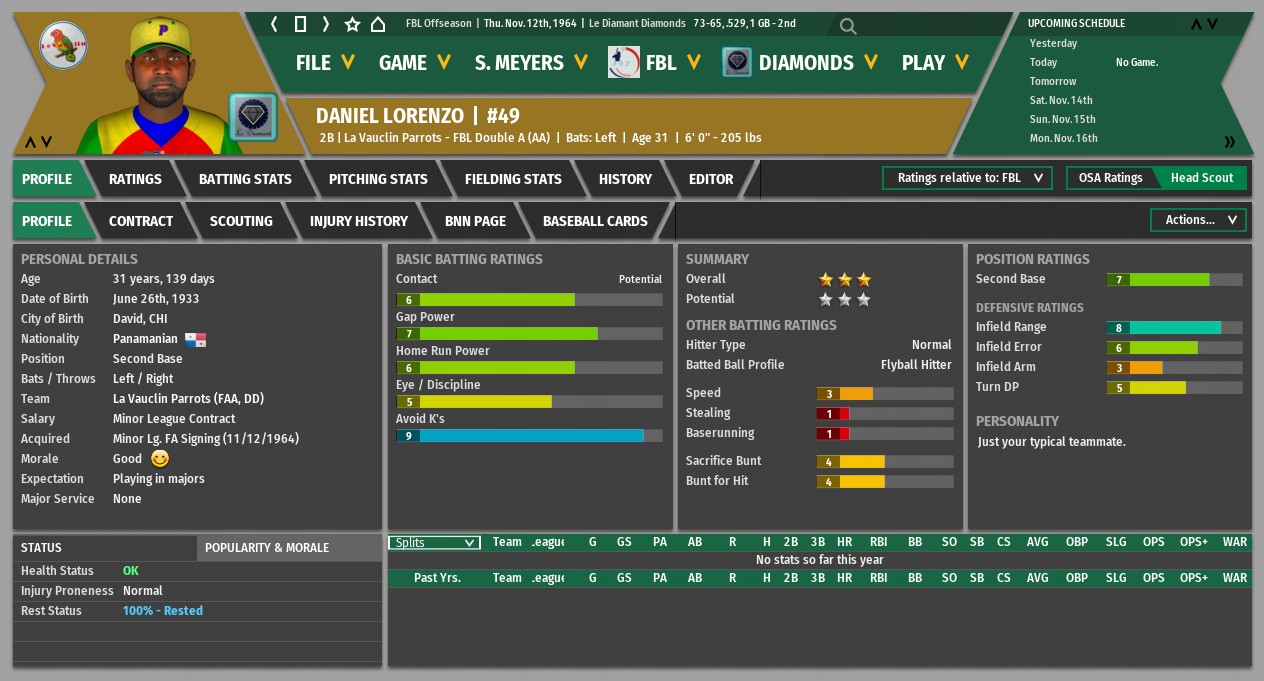
Task: Open the GAME menu
Action: pos(415,63)
